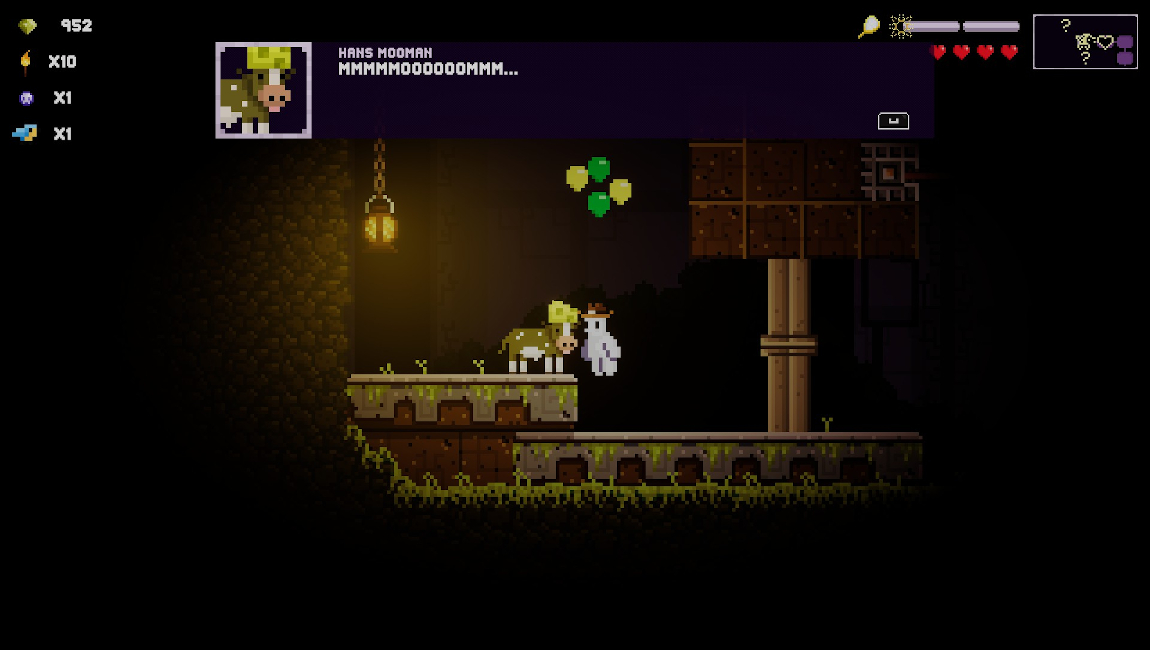The width and height of the screenshot is (1150, 650).
Task: Click Hans Mooman's dialogue portrait
Action: pos(264,90)
